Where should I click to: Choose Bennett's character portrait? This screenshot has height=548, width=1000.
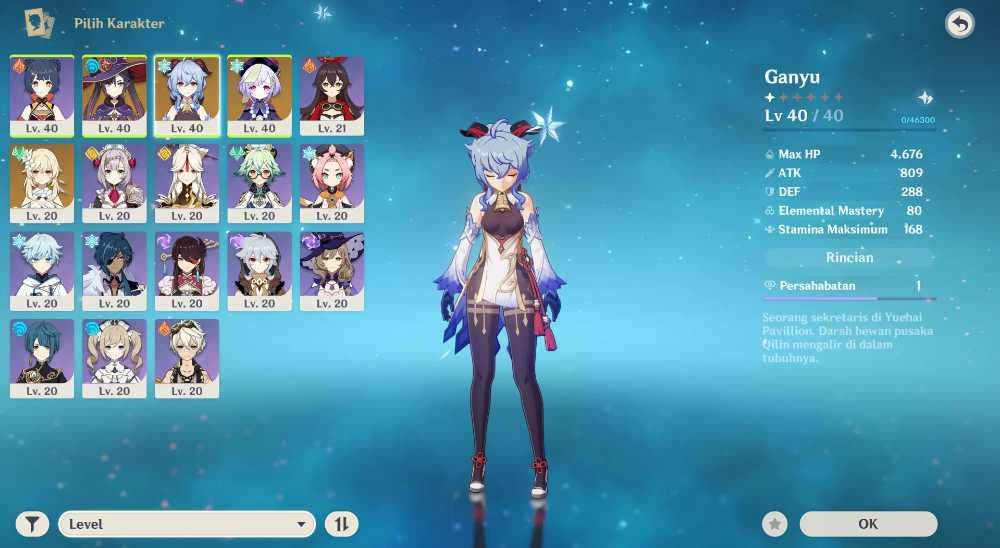click(187, 358)
